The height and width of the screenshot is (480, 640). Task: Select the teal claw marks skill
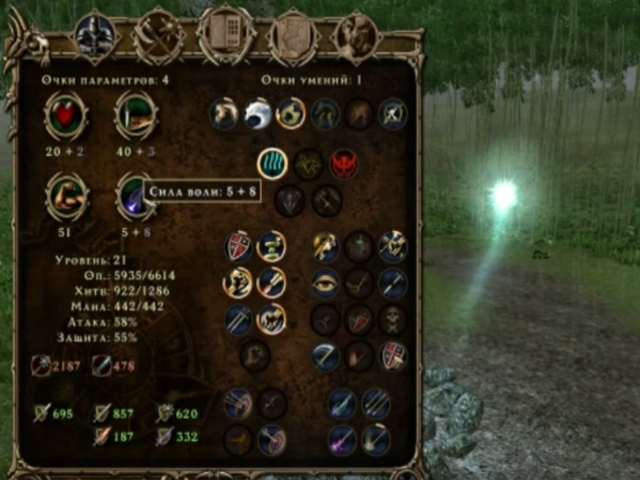pyautogui.click(x=272, y=162)
